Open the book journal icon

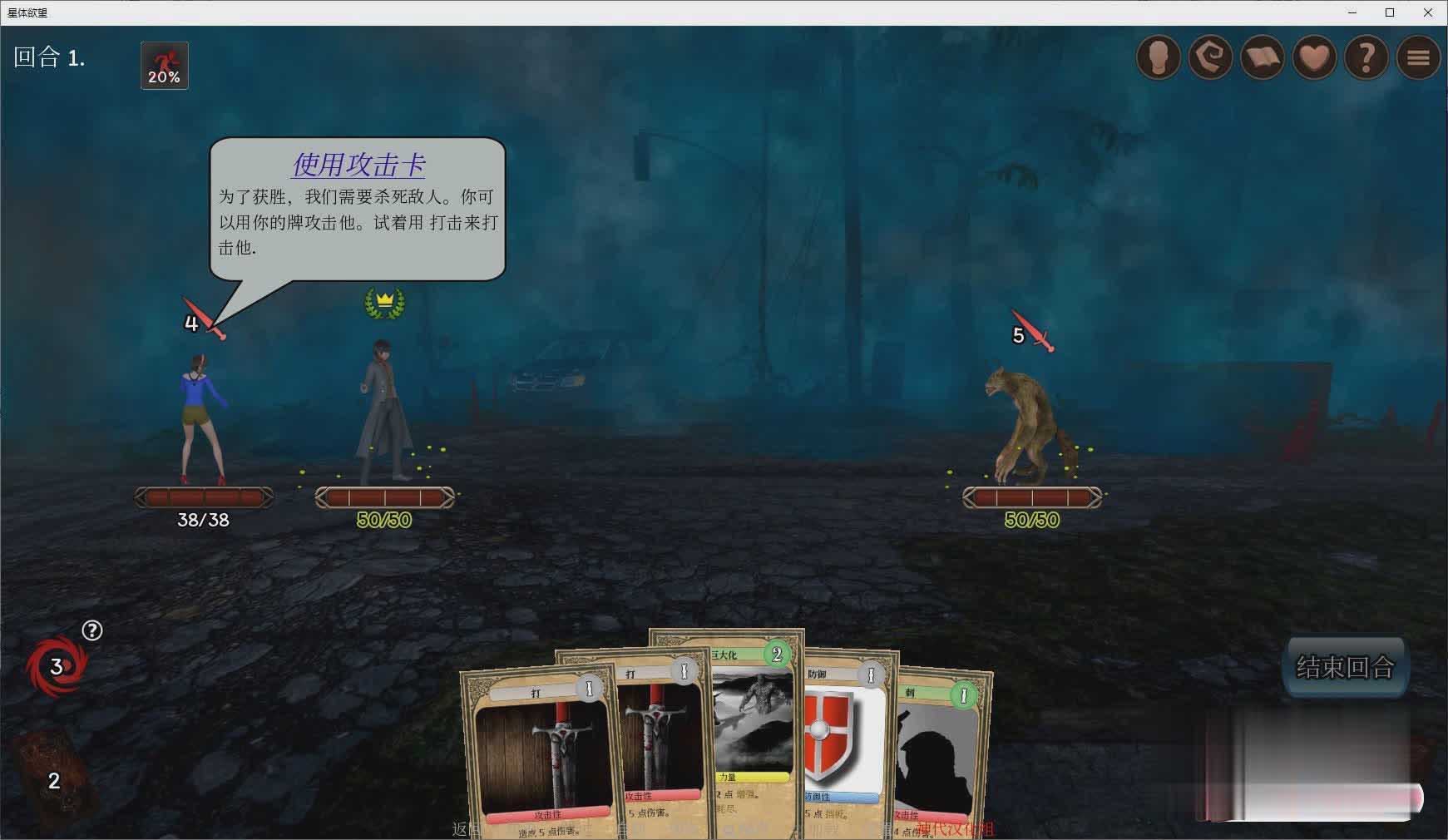(1263, 57)
